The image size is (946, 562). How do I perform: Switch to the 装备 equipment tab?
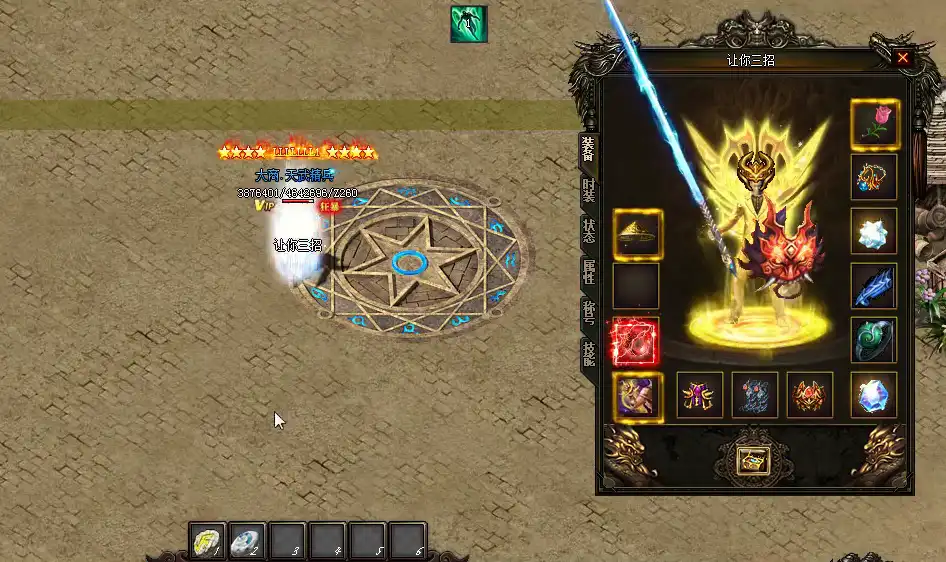coord(588,151)
